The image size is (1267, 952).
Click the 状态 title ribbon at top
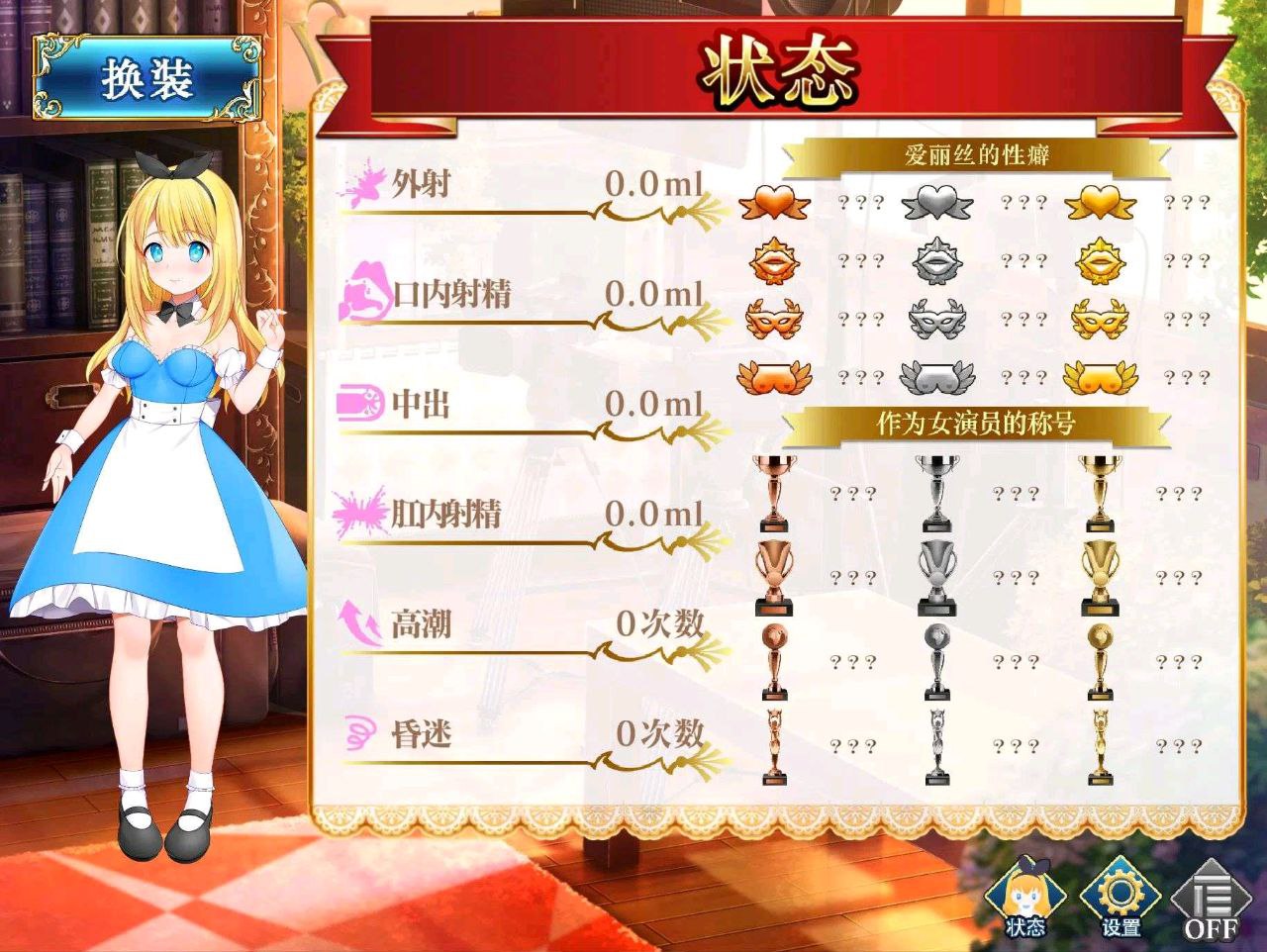click(x=780, y=67)
